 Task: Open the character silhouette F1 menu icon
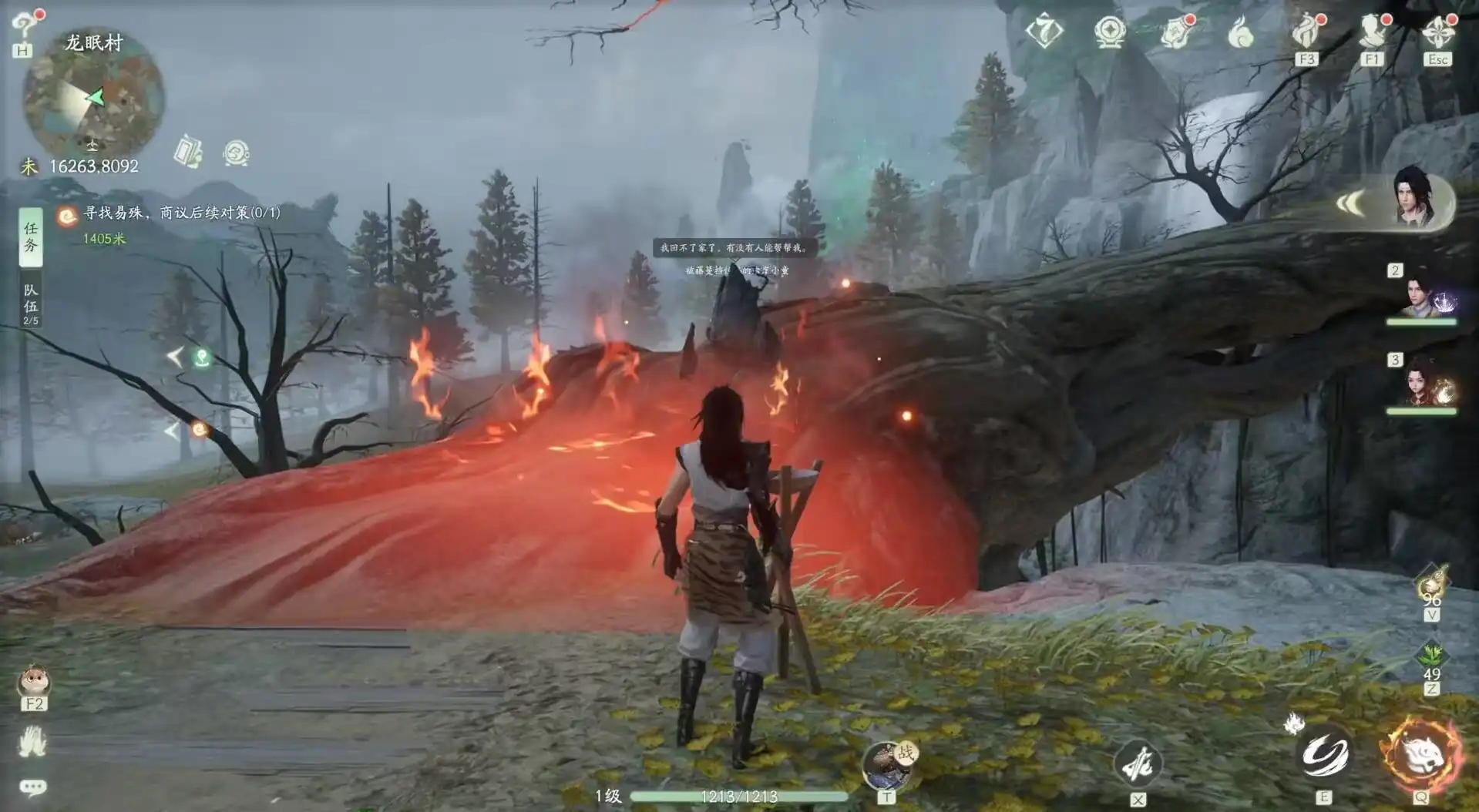click(x=1372, y=32)
